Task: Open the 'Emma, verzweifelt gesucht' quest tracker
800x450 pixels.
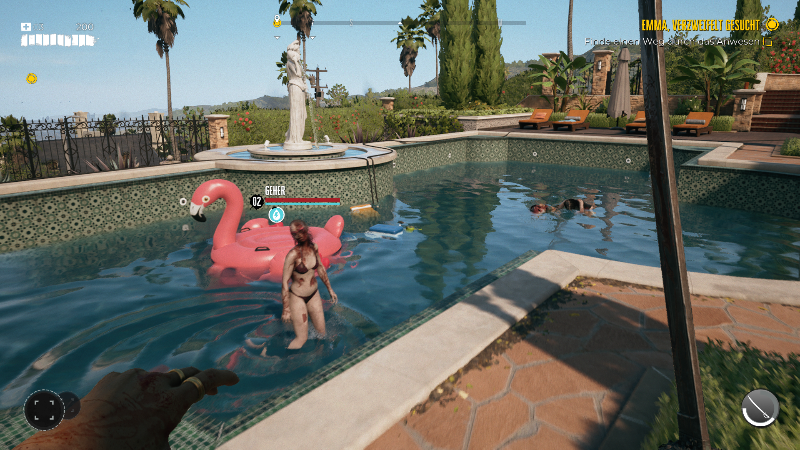Action: (699, 23)
